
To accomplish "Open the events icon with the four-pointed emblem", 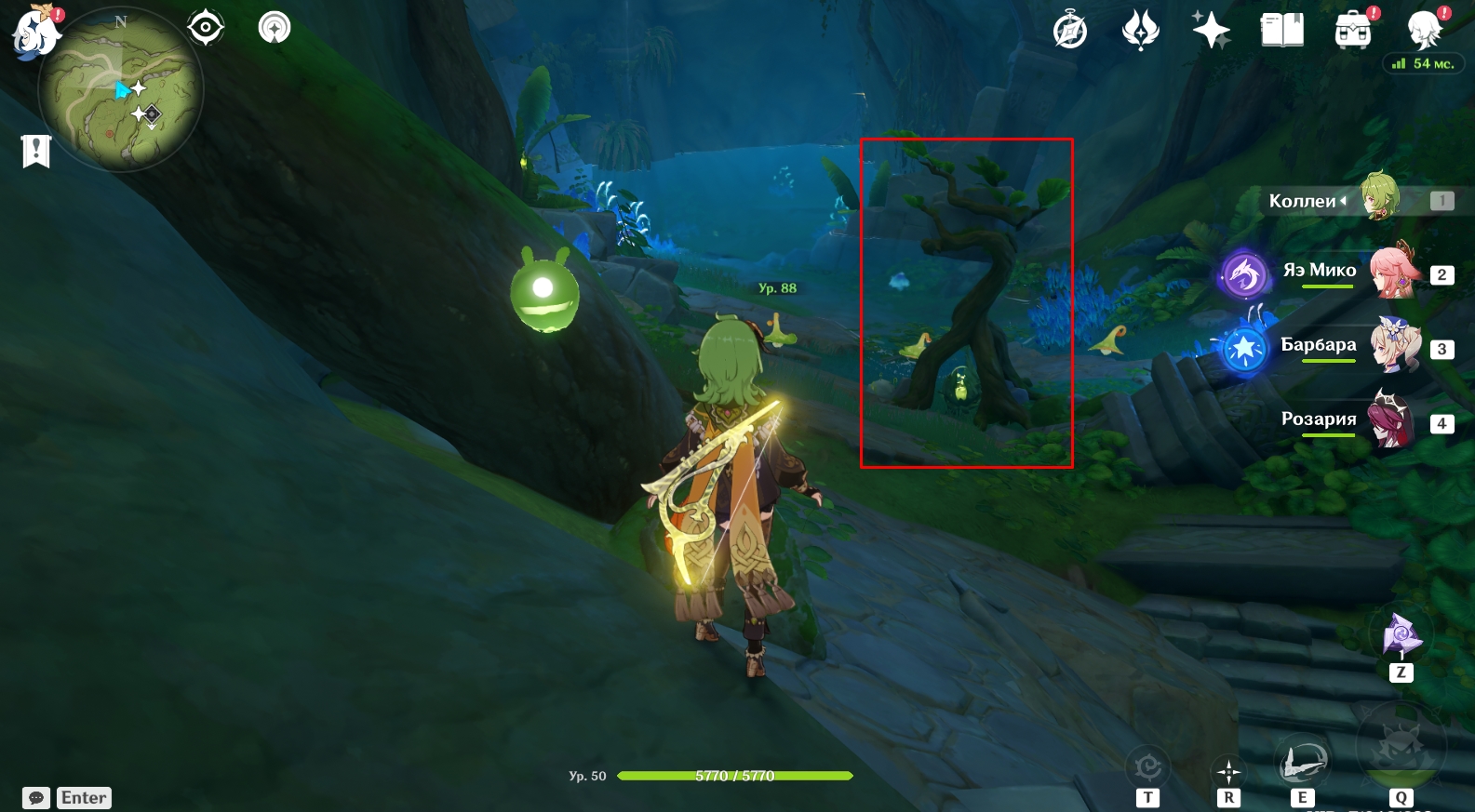I will 1141,31.
